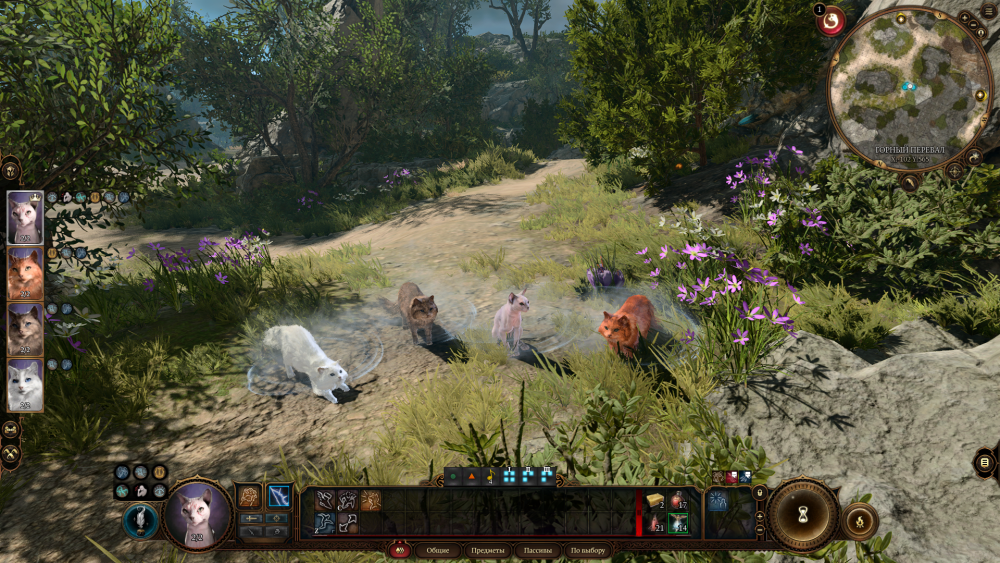Open the round log button at right edge
This screenshot has height=563, width=1000.
coord(984,462)
